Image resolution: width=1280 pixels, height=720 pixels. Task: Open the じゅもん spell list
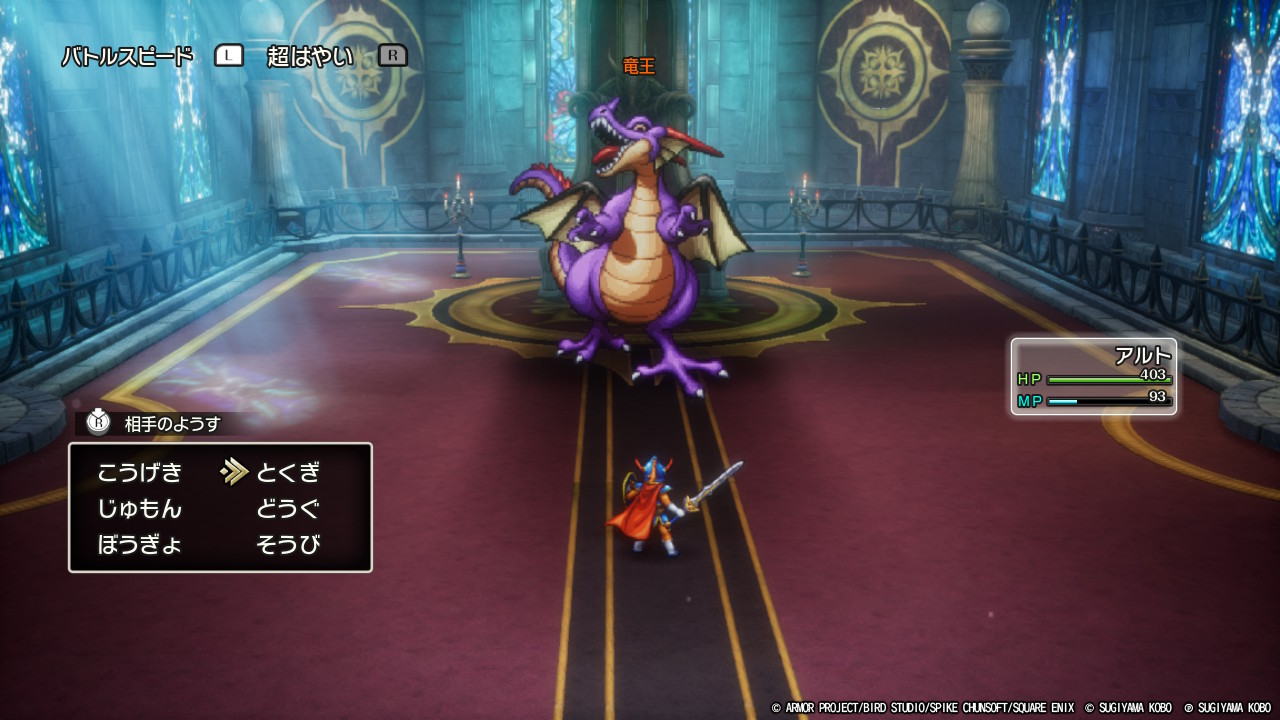[x=140, y=509]
